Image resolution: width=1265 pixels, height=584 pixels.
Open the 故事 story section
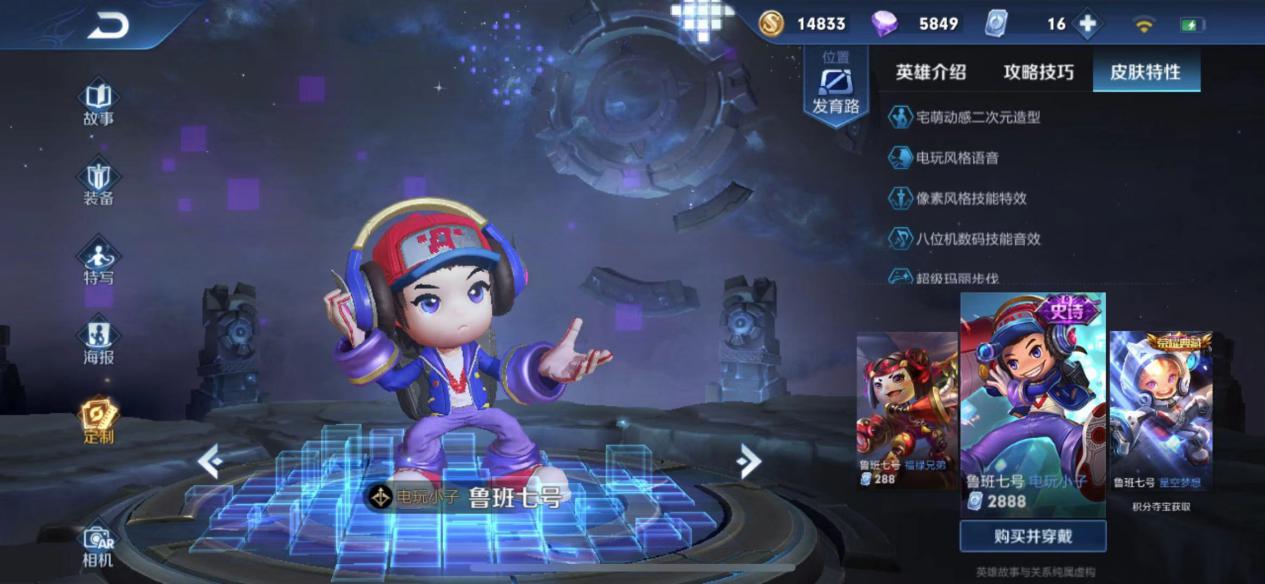(x=98, y=104)
